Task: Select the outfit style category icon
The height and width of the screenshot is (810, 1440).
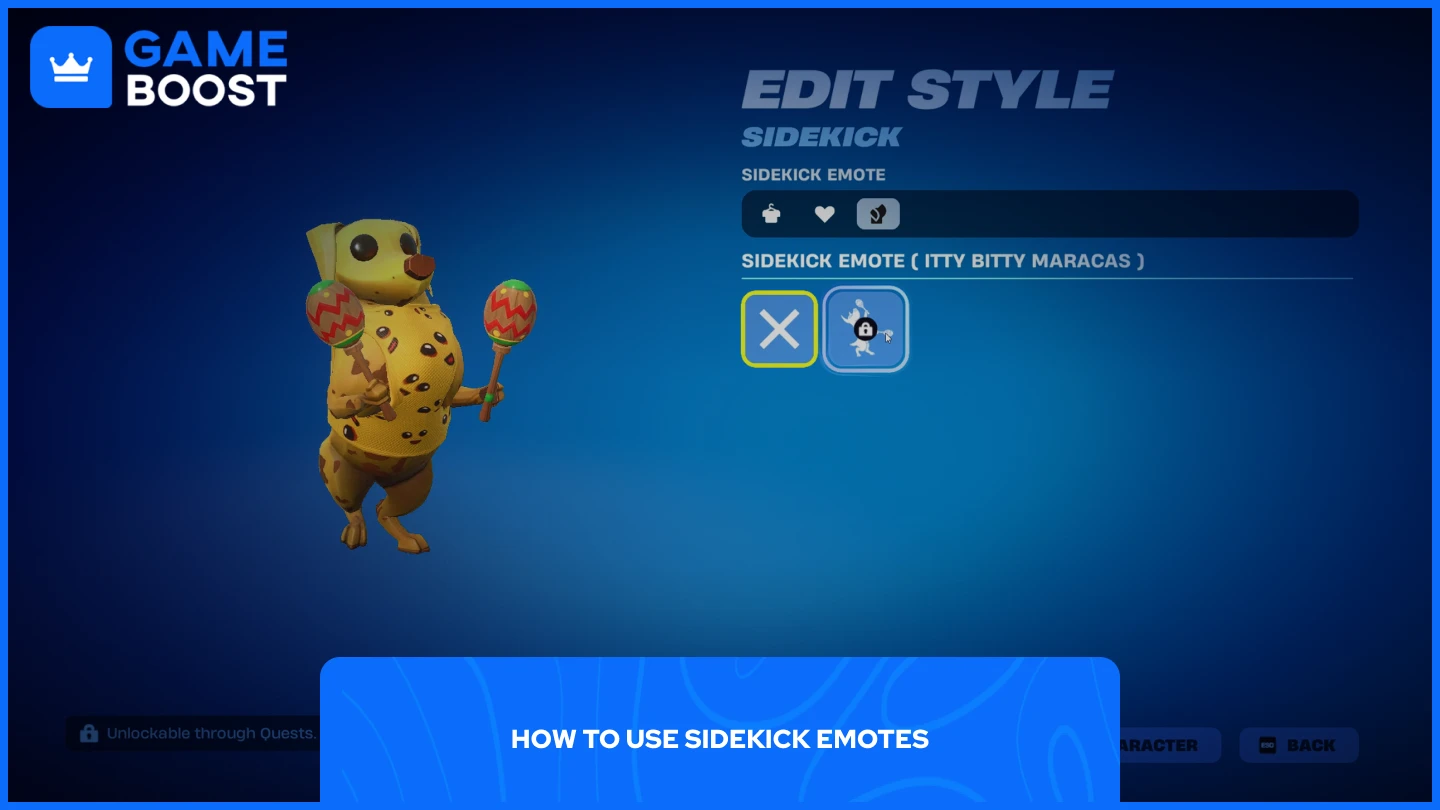Action: 770,213
